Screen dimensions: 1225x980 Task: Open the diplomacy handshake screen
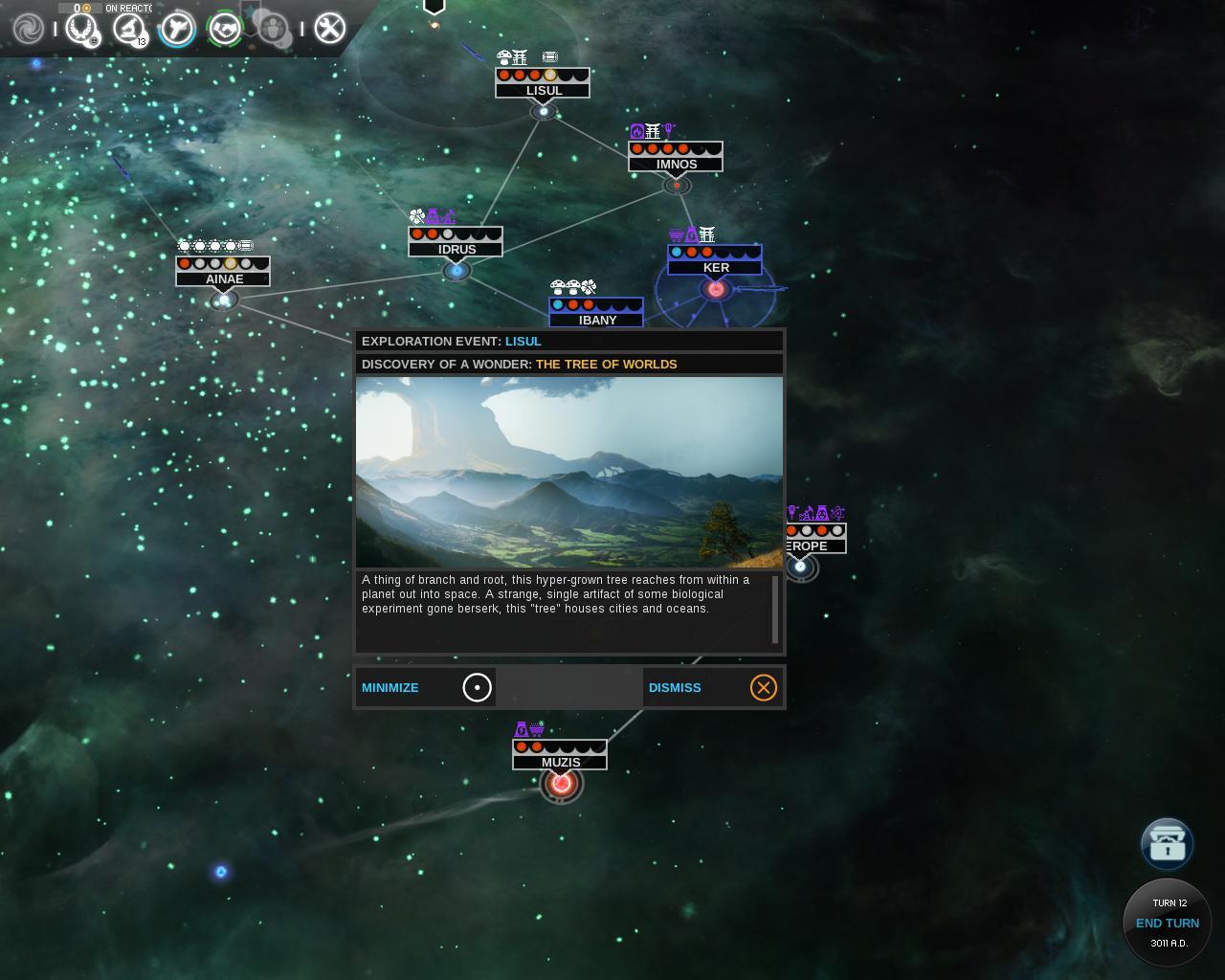click(226, 29)
